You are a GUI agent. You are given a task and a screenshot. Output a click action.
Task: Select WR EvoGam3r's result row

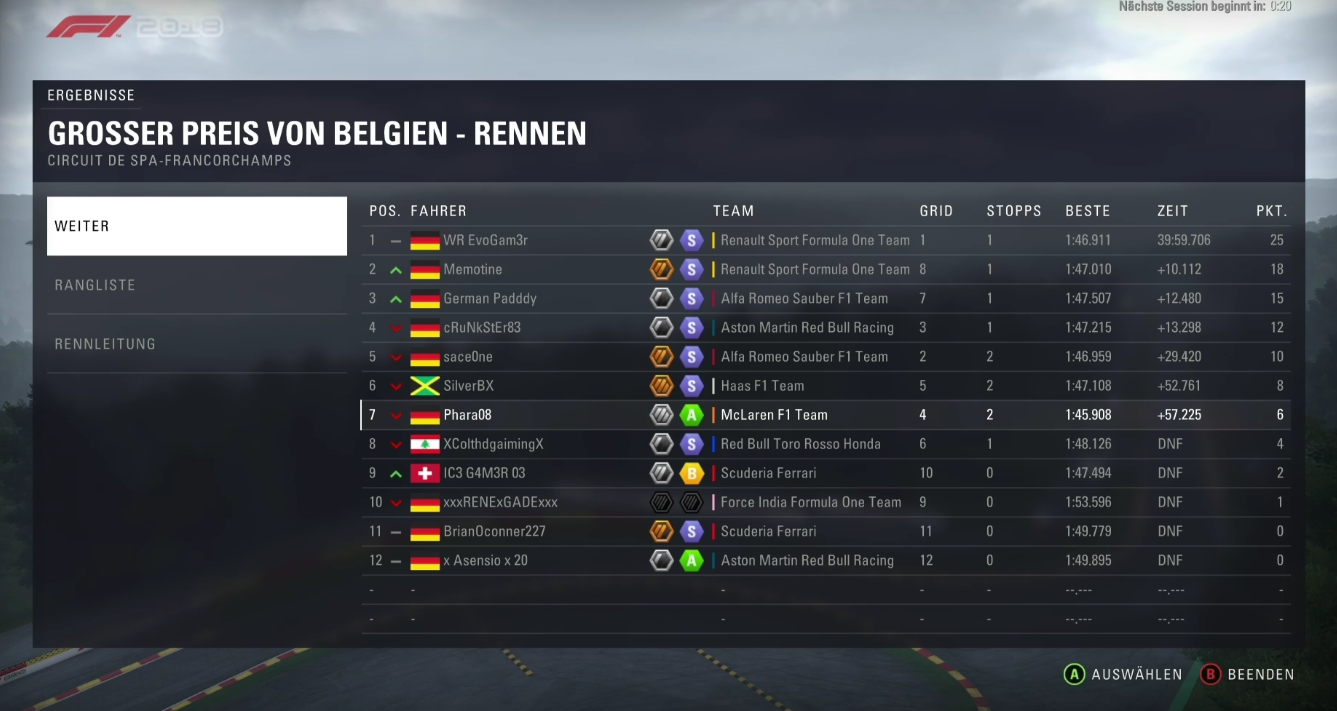[x=825, y=240]
